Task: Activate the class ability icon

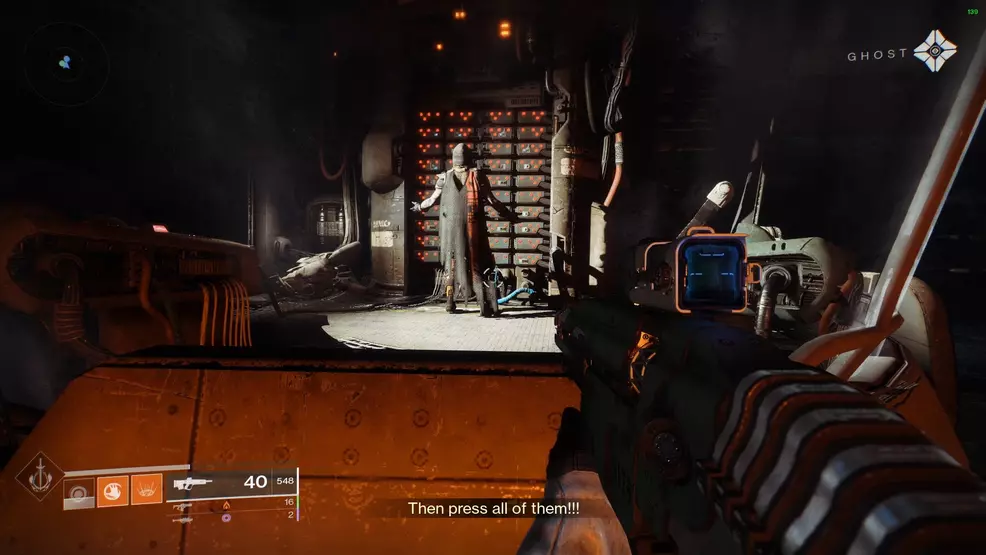Action: 146,490
